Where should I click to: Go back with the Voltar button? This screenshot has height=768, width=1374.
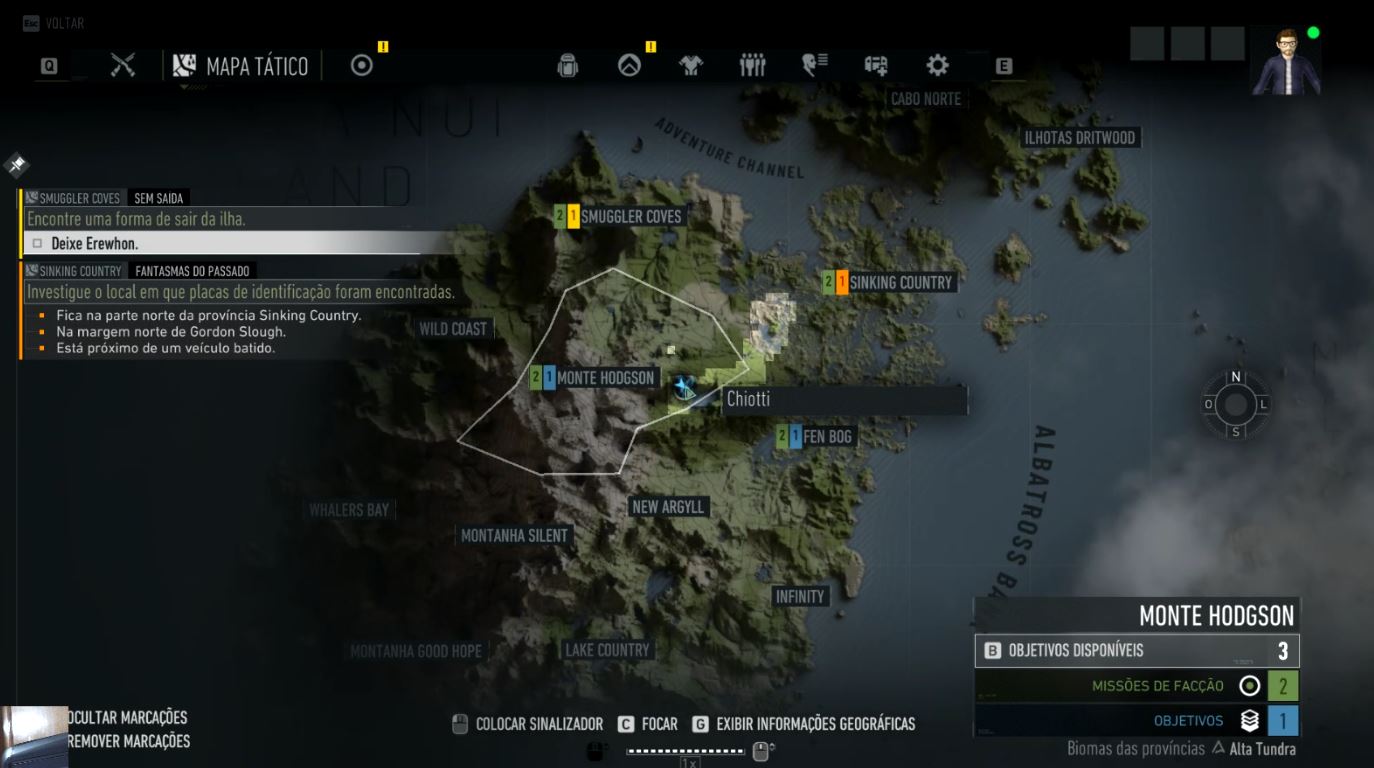tap(54, 23)
